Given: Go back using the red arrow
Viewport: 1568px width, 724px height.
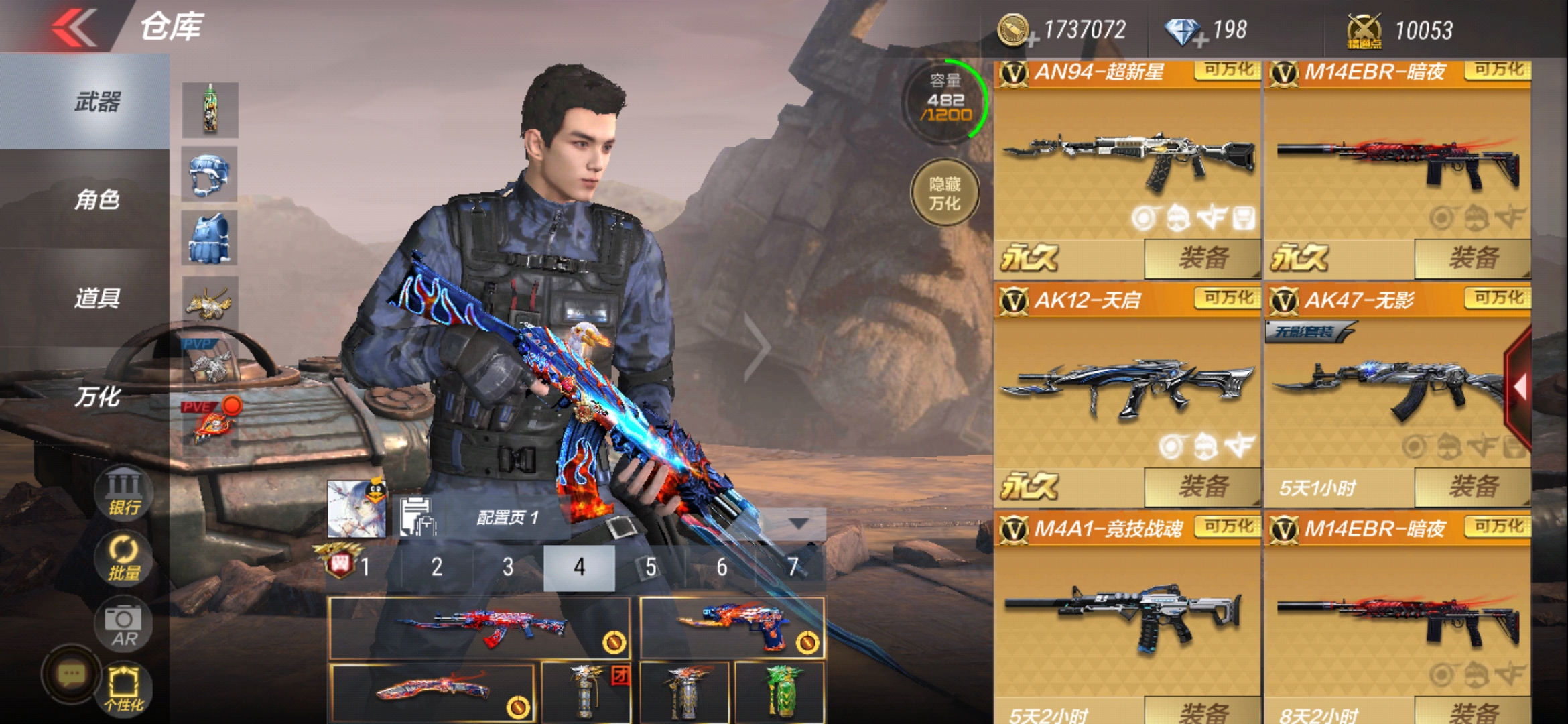Looking at the screenshot, I should pyautogui.click(x=74, y=28).
